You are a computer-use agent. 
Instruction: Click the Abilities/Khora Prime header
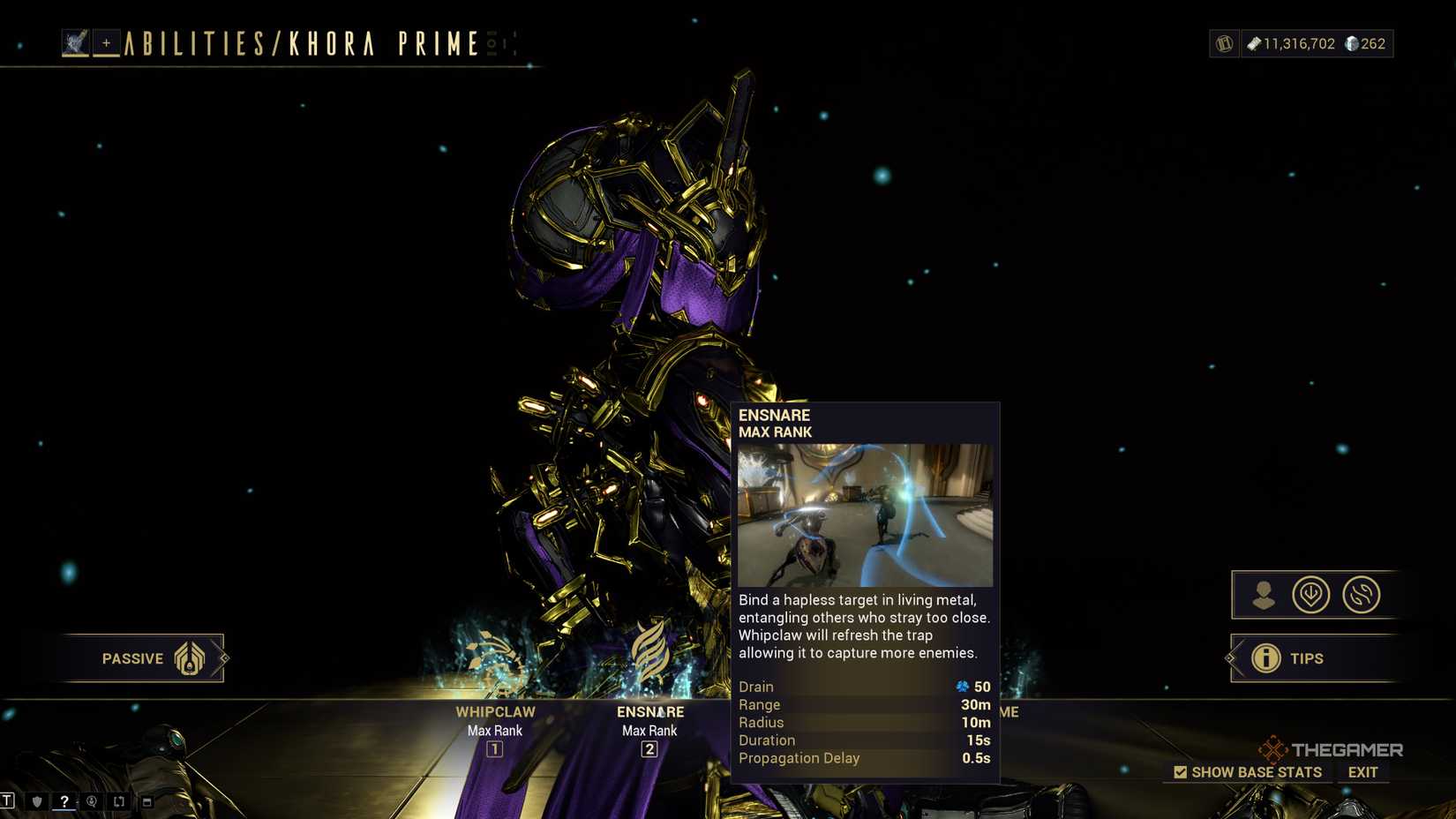pyautogui.click(x=296, y=42)
